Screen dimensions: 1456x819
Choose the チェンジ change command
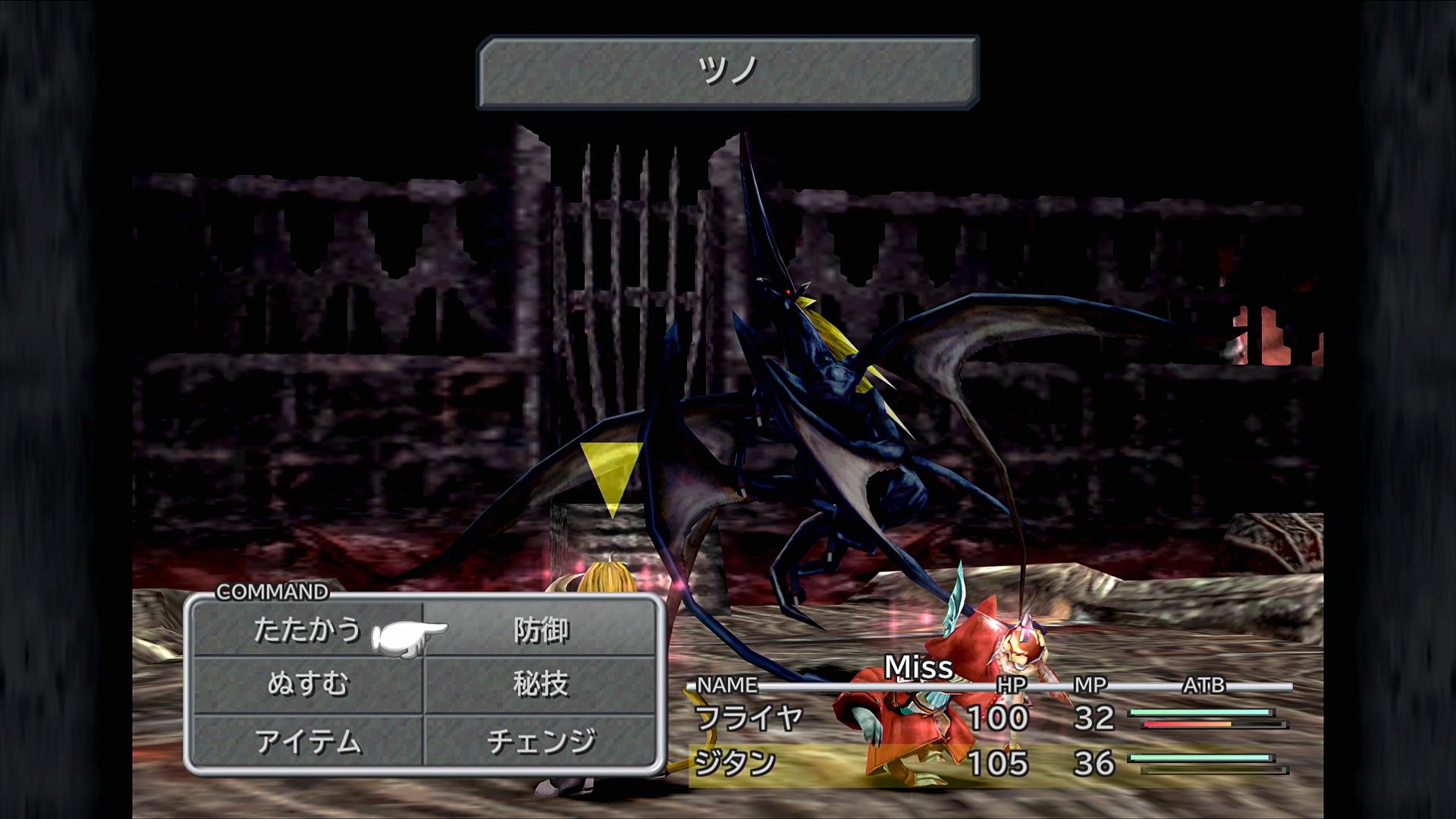pyautogui.click(x=541, y=742)
